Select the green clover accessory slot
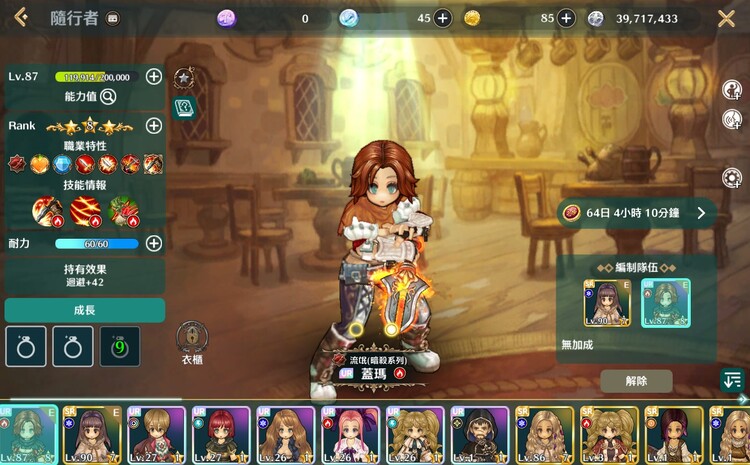This screenshot has width=750, height=465. (x=120, y=346)
